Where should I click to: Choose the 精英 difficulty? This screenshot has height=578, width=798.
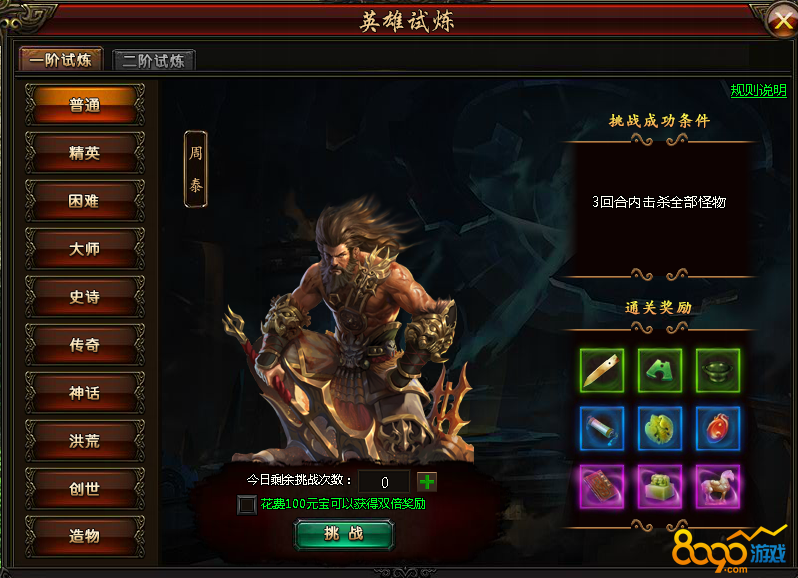(x=85, y=153)
